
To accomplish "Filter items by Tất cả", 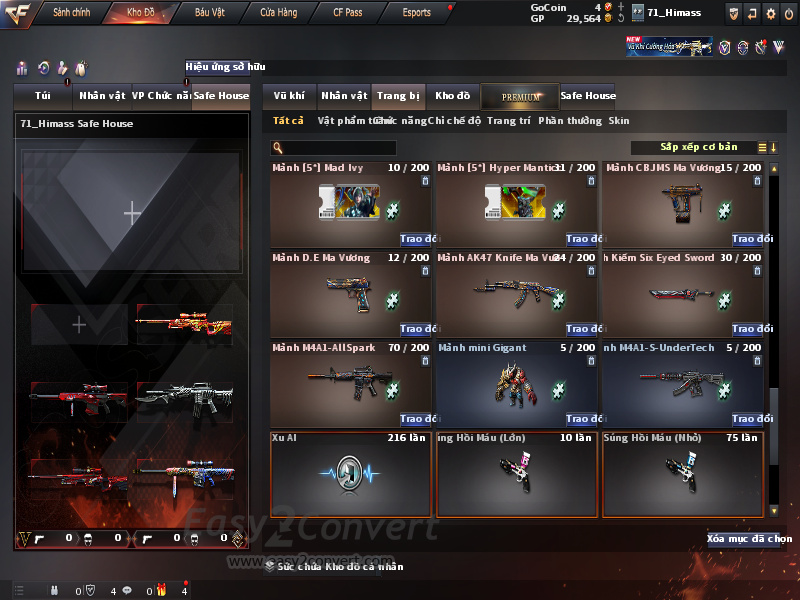I will 288,121.
